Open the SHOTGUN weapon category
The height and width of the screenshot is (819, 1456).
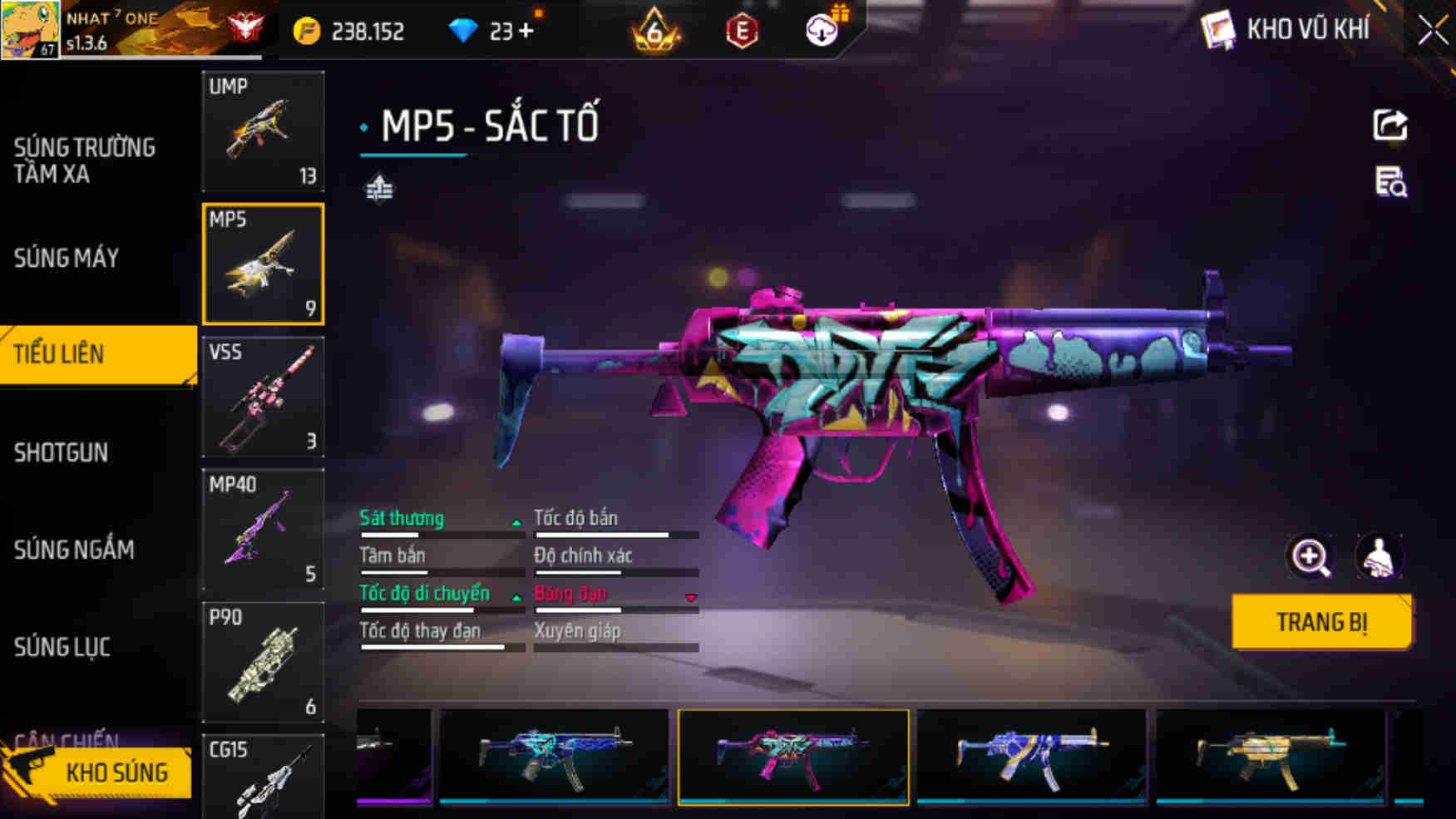point(61,453)
